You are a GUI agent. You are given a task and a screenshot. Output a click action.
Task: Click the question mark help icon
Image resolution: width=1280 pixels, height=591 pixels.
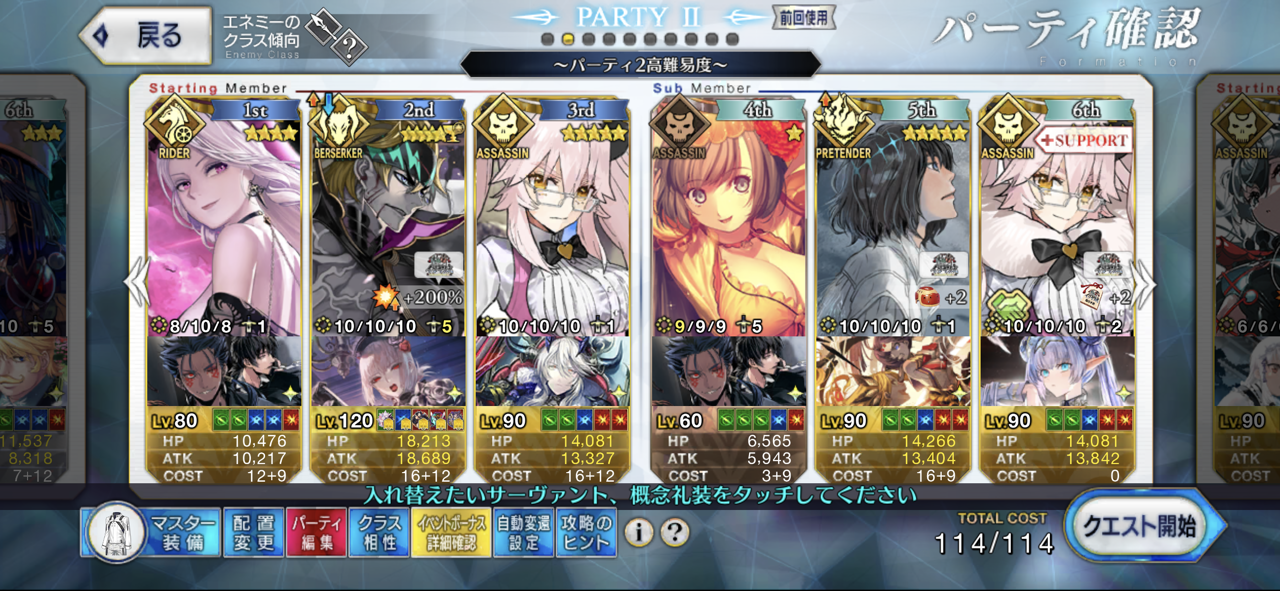pyautogui.click(x=675, y=532)
